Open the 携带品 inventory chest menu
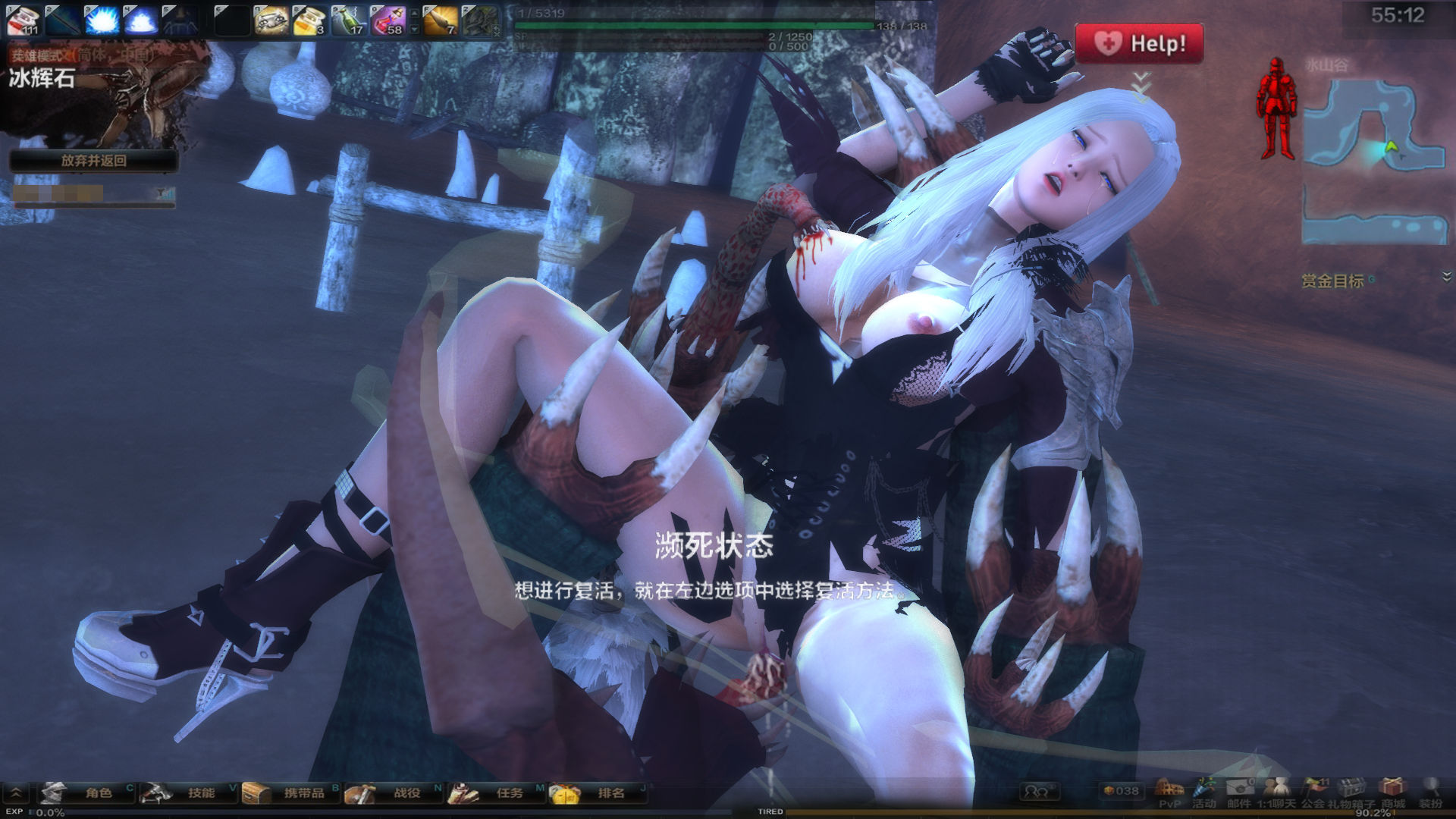This screenshot has height=819, width=1456. 291,793
